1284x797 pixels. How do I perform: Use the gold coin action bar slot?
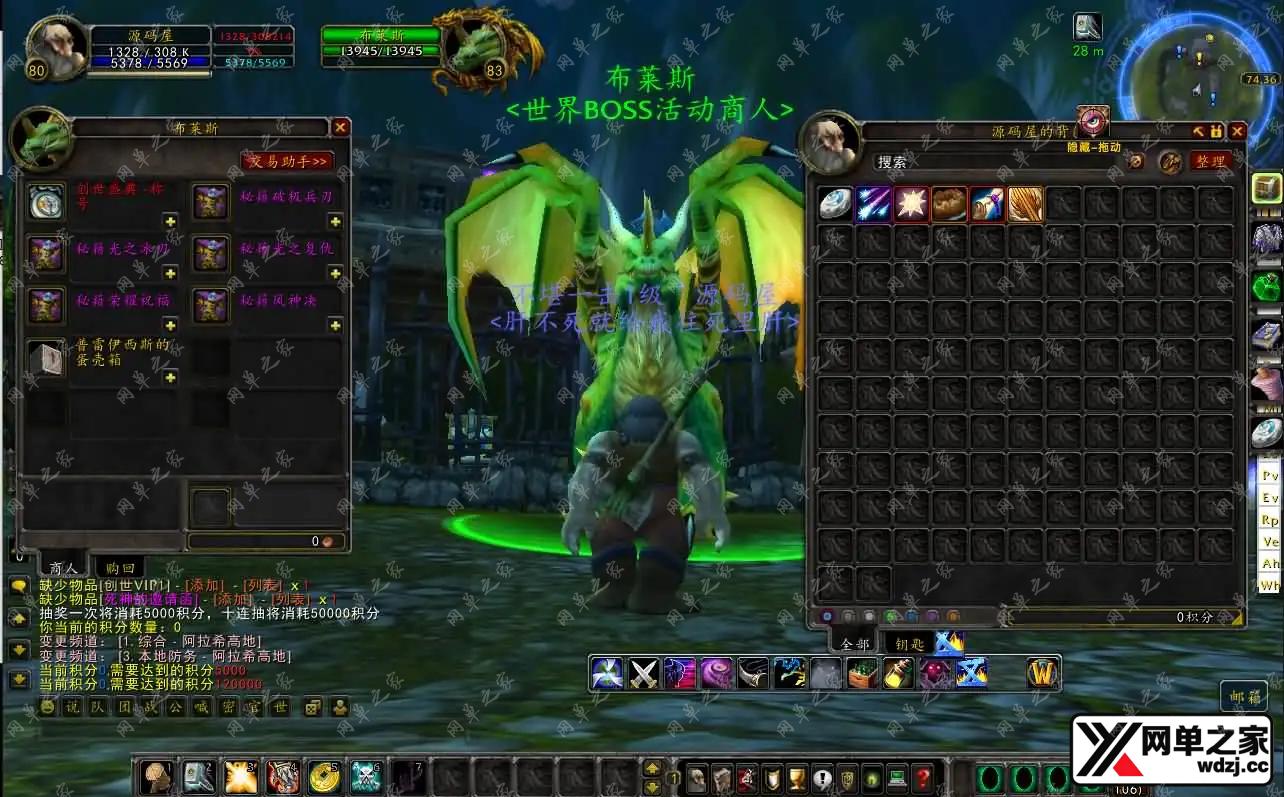click(323, 777)
